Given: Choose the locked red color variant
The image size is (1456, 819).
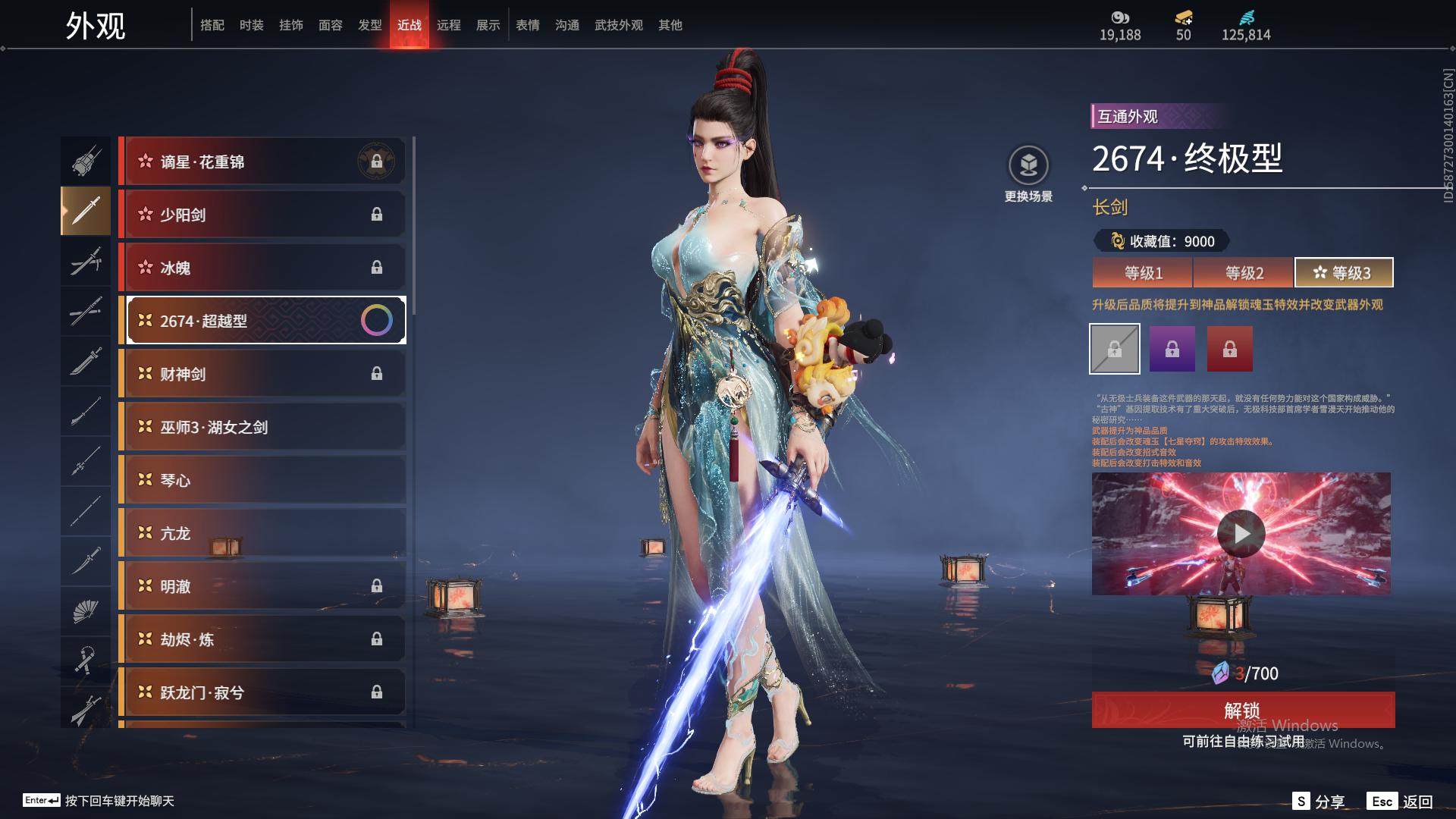Looking at the screenshot, I should click(1229, 349).
